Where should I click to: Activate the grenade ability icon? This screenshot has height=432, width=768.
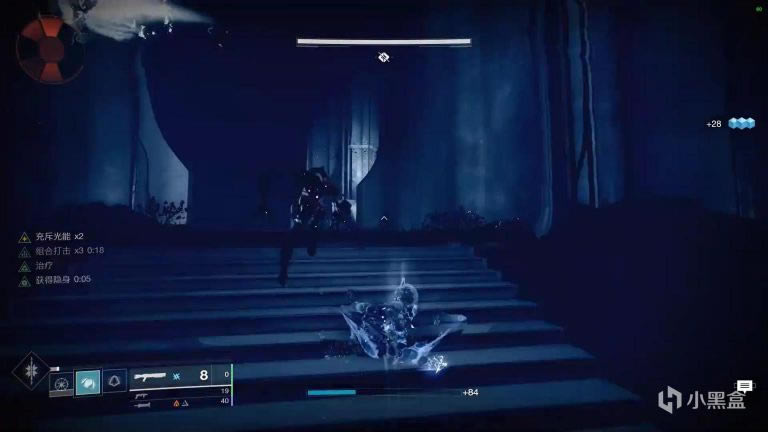tap(60, 383)
